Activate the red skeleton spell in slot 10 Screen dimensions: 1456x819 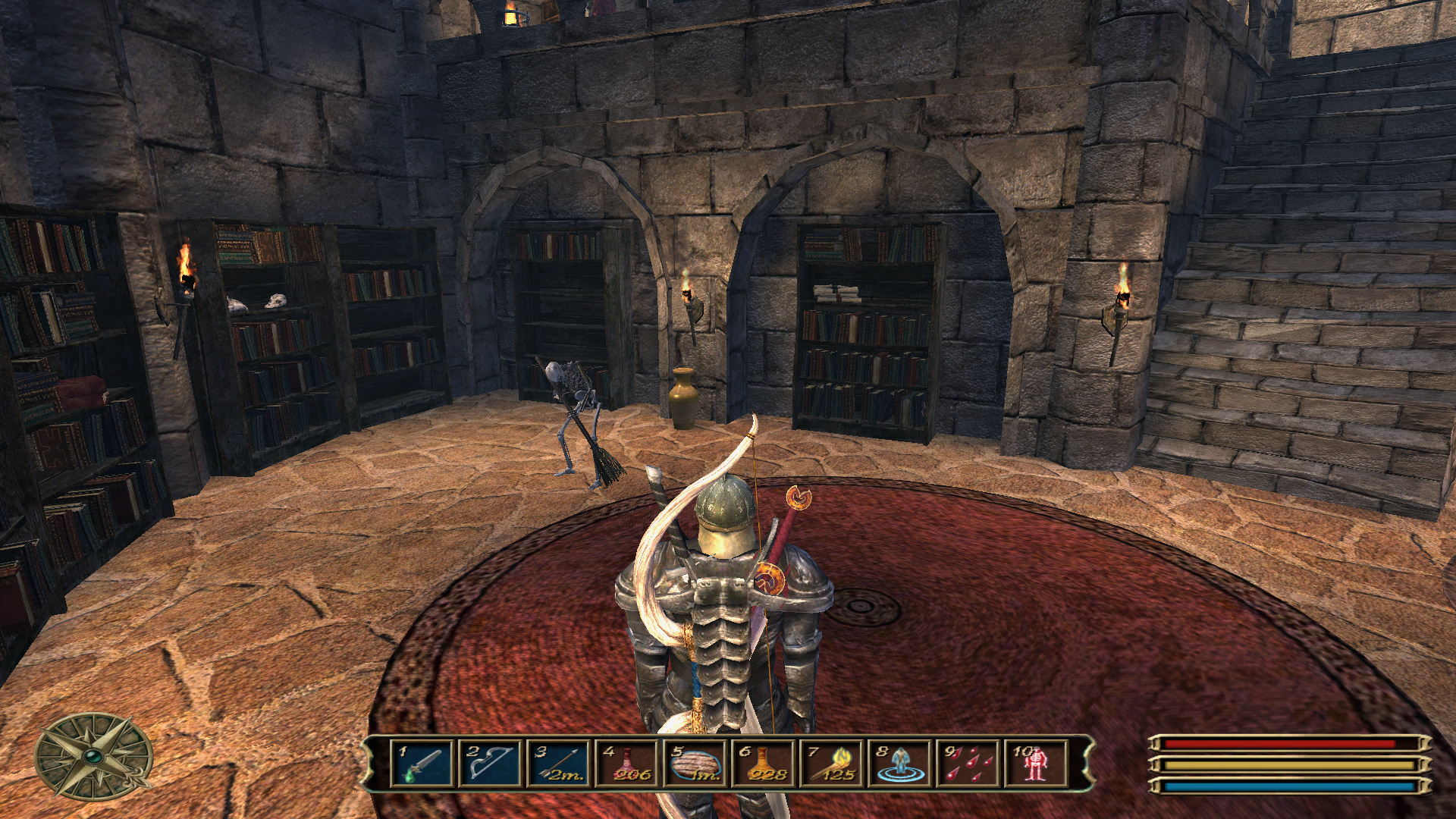[1035, 763]
